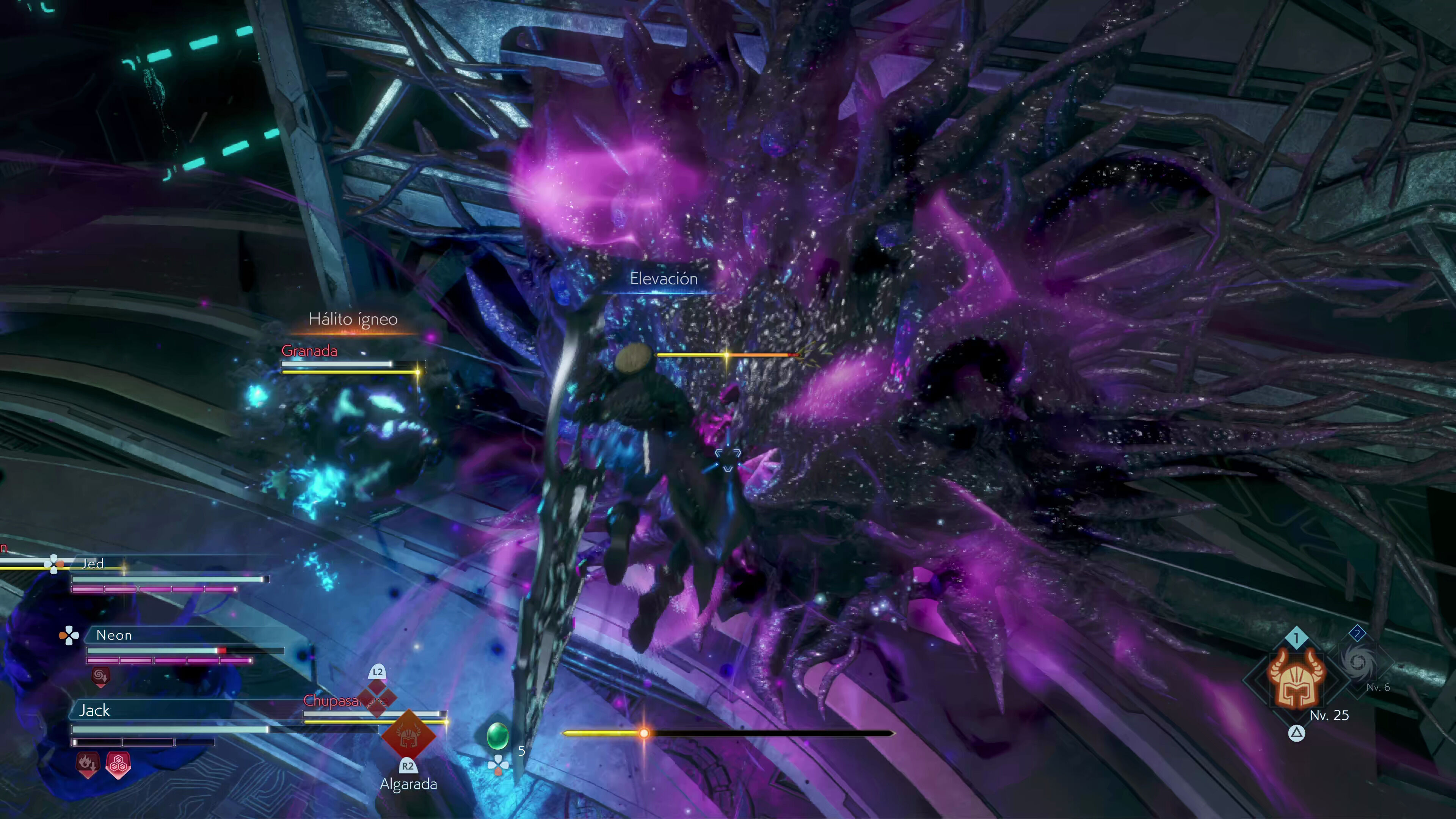Viewport: 1456px width, 819px height.
Task: Select party member Jed's name plate
Action: pyautogui.click(x=93, y=563)
